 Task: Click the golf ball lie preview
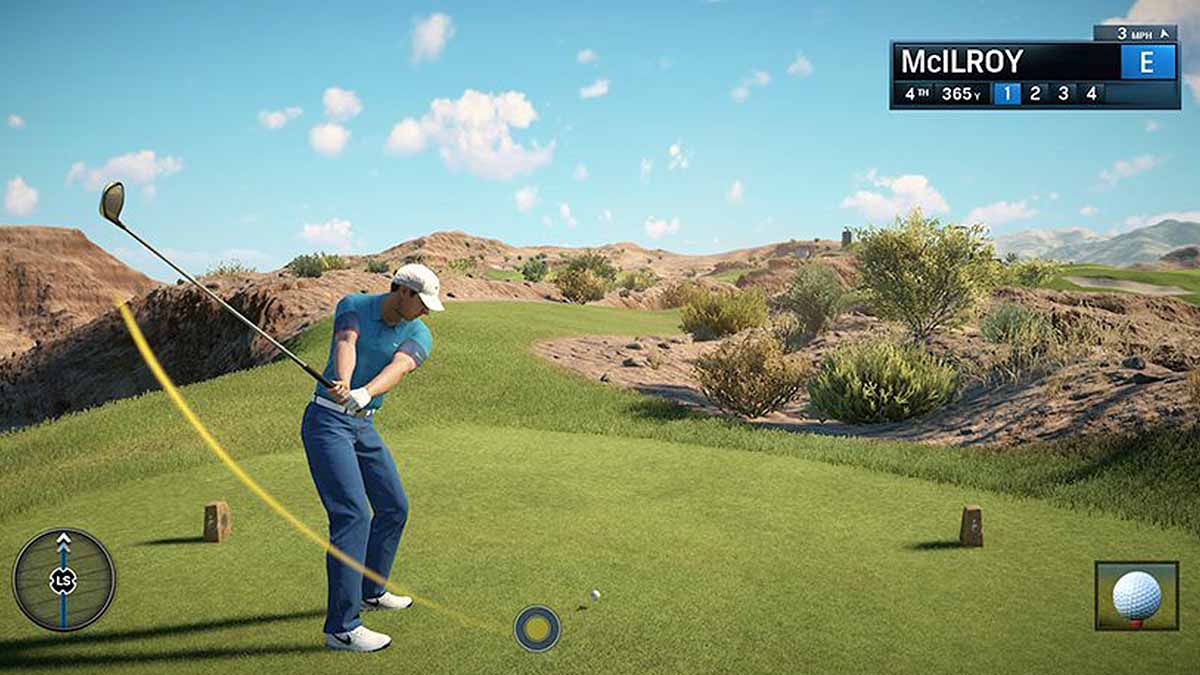[x=1136, y=596]
